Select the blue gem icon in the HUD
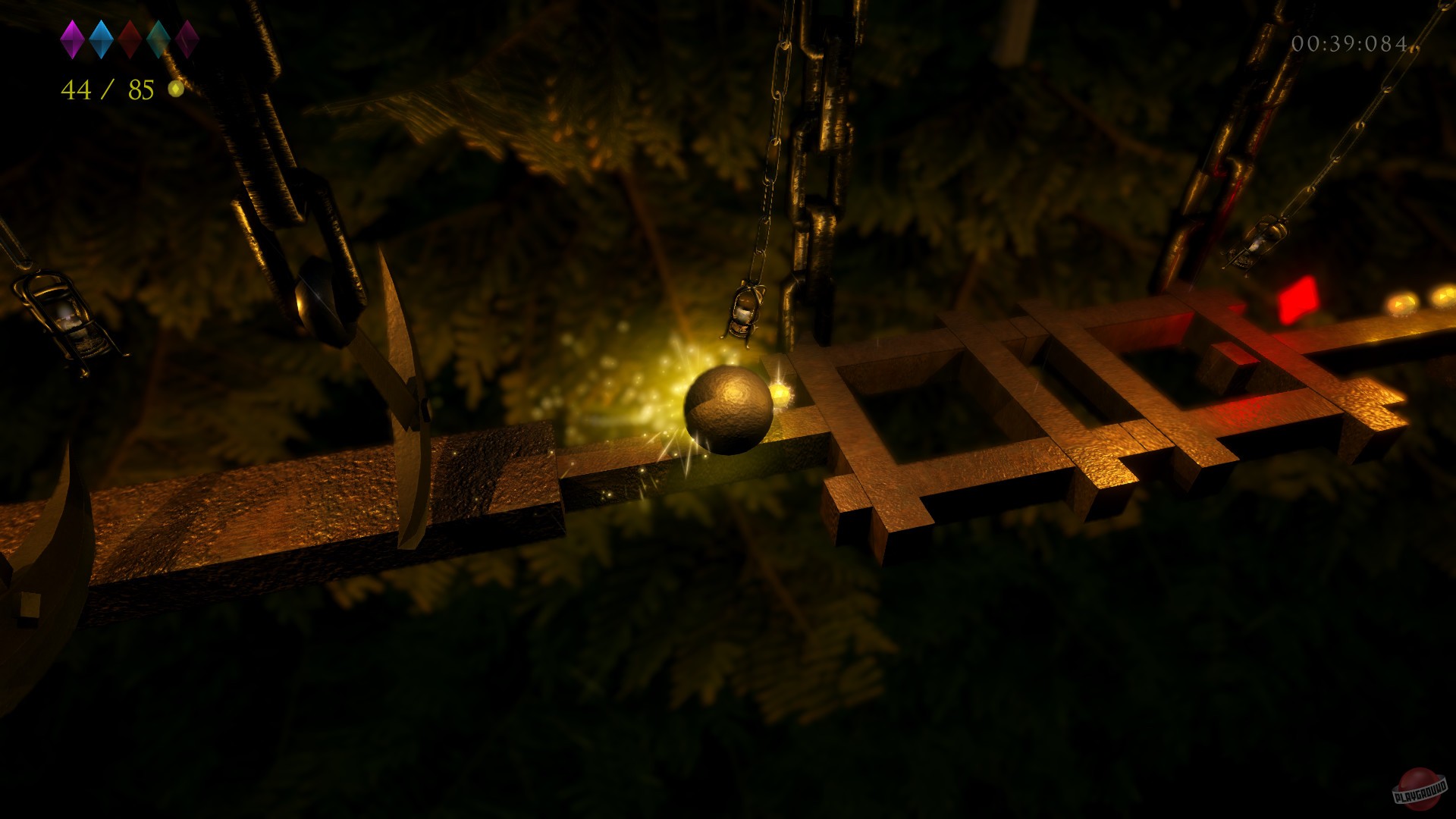The width and height of the screenshot is (1456, 819). (101, 39)
